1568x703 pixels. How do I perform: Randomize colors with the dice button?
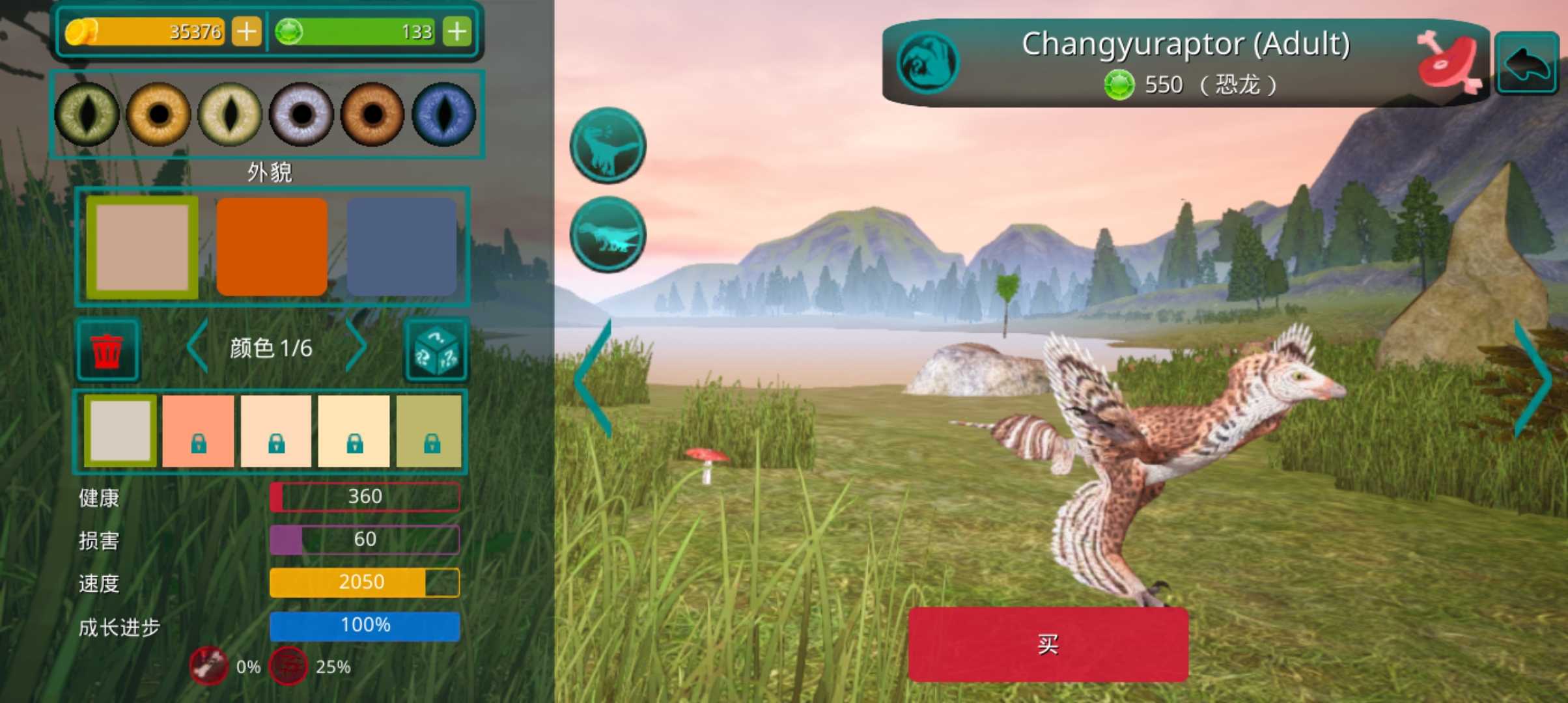pos(436,350)
